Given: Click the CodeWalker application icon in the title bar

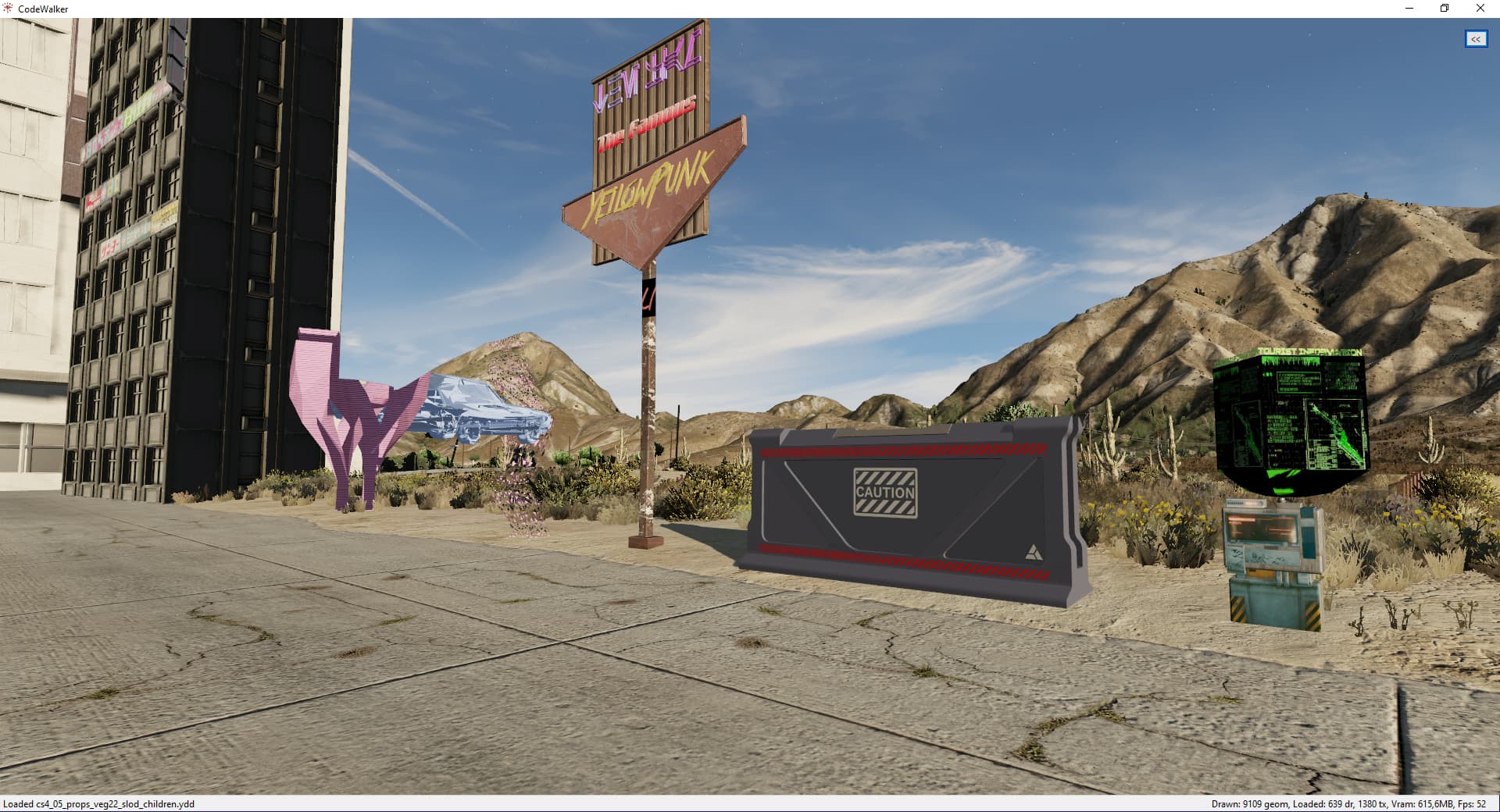Looking at the screenshot, I should pos(8,9).
